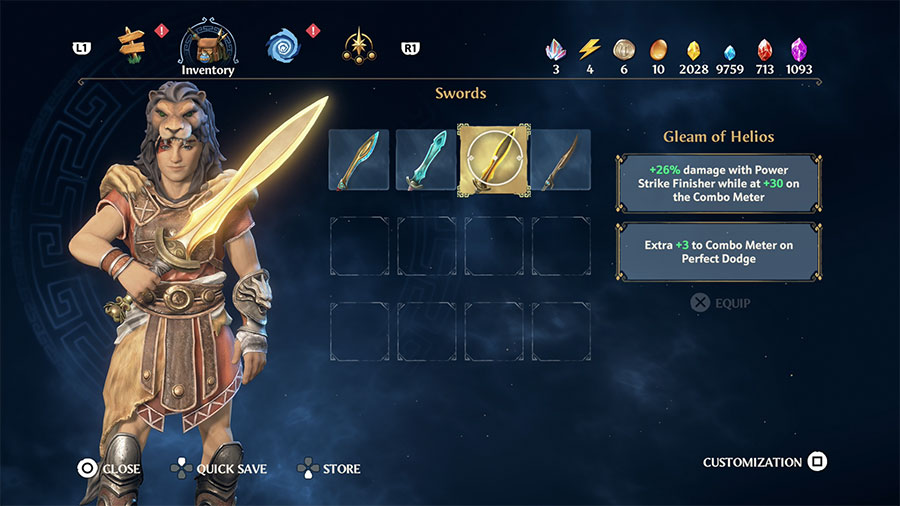Select the highlighted Gleam of Helios sword
Screen dimensions: 900x506
pyautogui.click(x=494, y=160)
